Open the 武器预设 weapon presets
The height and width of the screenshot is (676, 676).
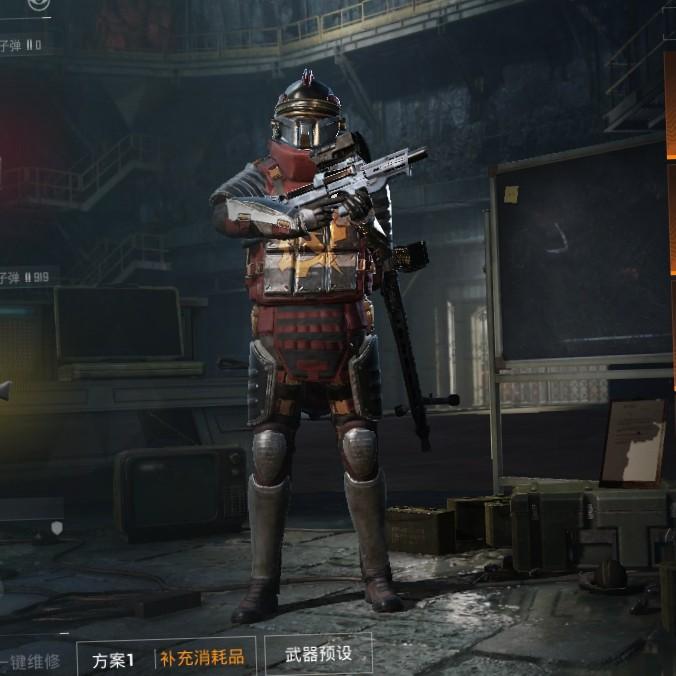(318, 657)
